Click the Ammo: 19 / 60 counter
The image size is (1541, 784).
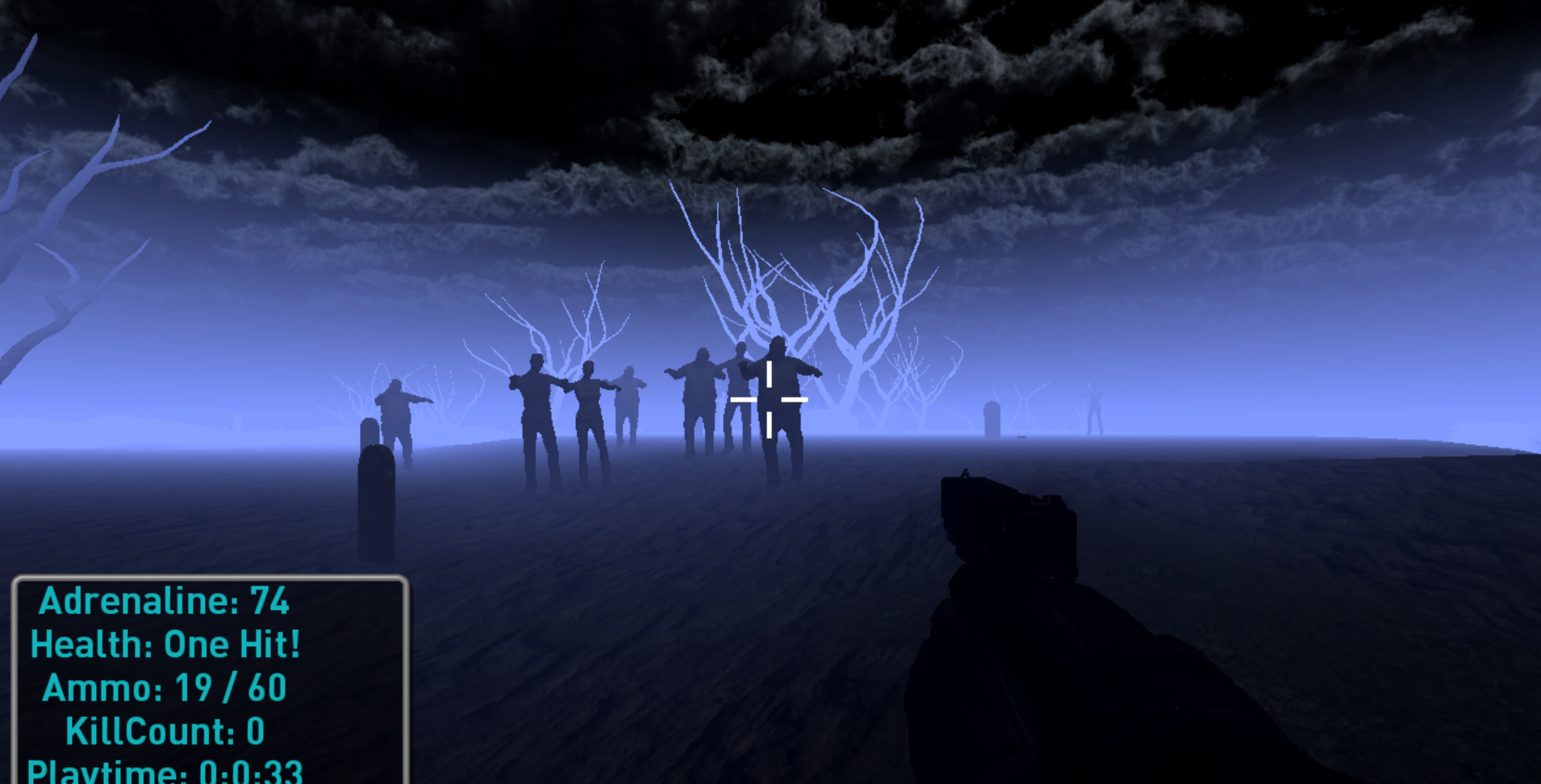coord(164,686)
